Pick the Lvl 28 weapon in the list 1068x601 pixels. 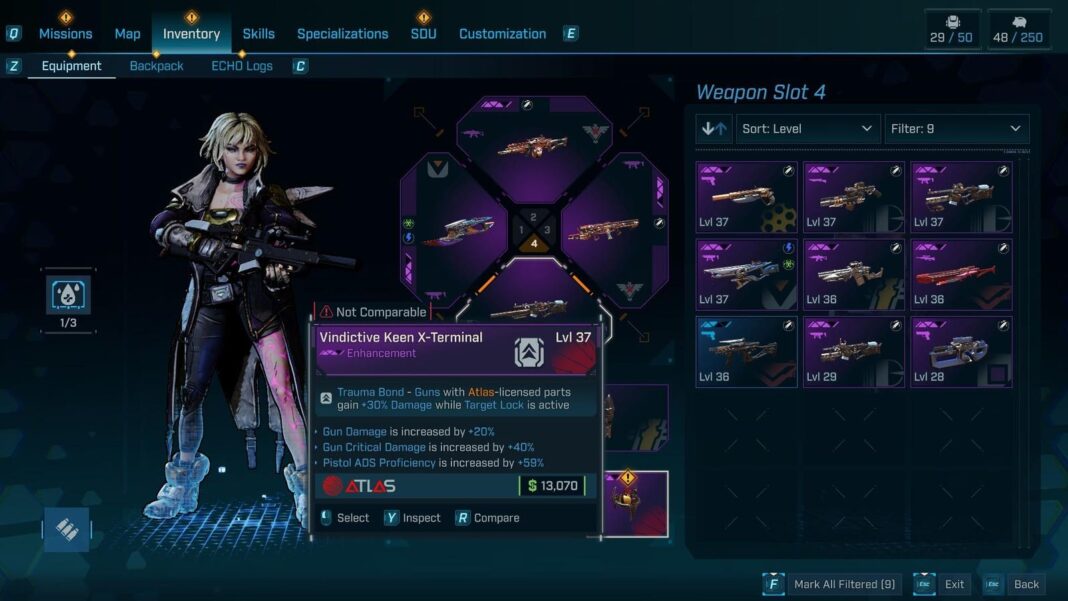(x=961, y=351)
